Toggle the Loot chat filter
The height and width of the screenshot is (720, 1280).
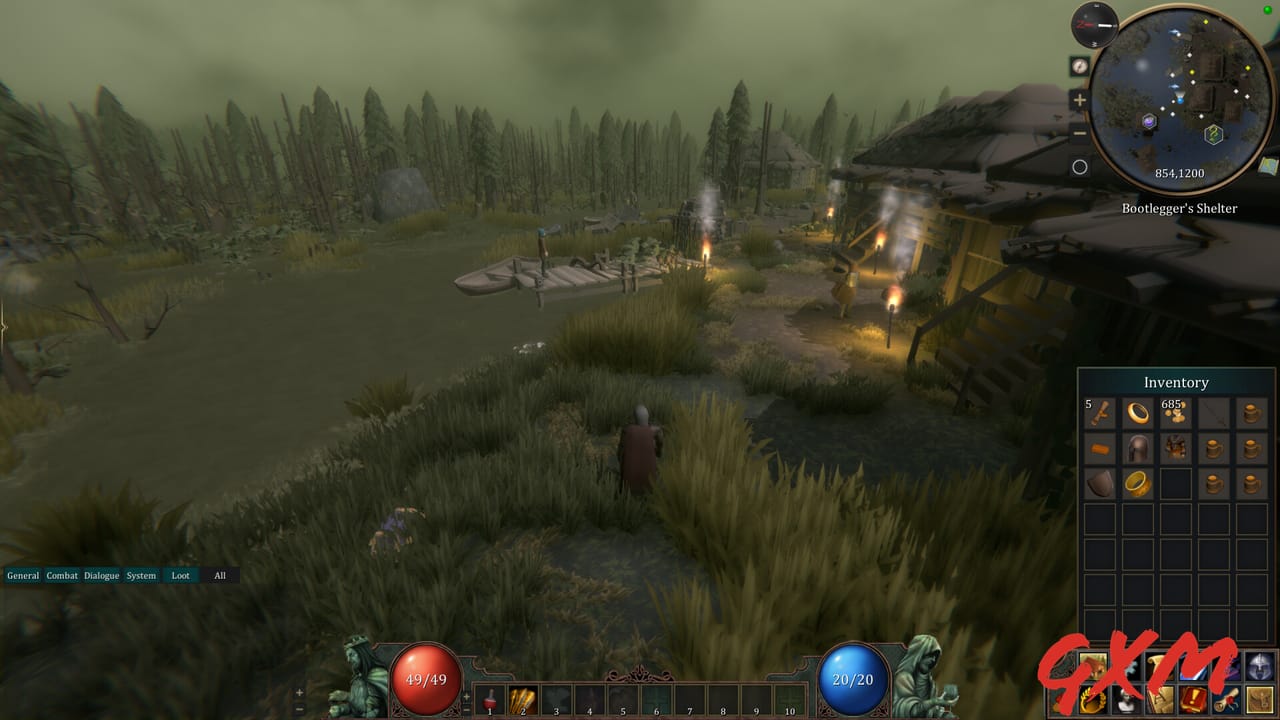point(180,576)
